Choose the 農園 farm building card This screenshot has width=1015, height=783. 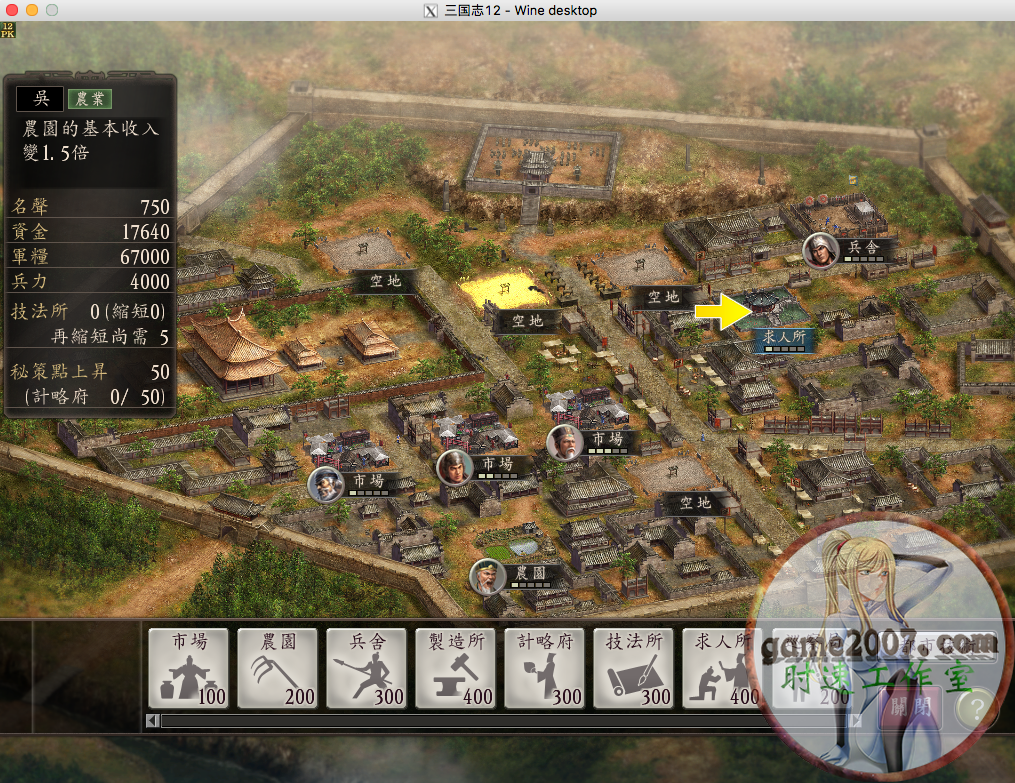click(x=278, y=668)
